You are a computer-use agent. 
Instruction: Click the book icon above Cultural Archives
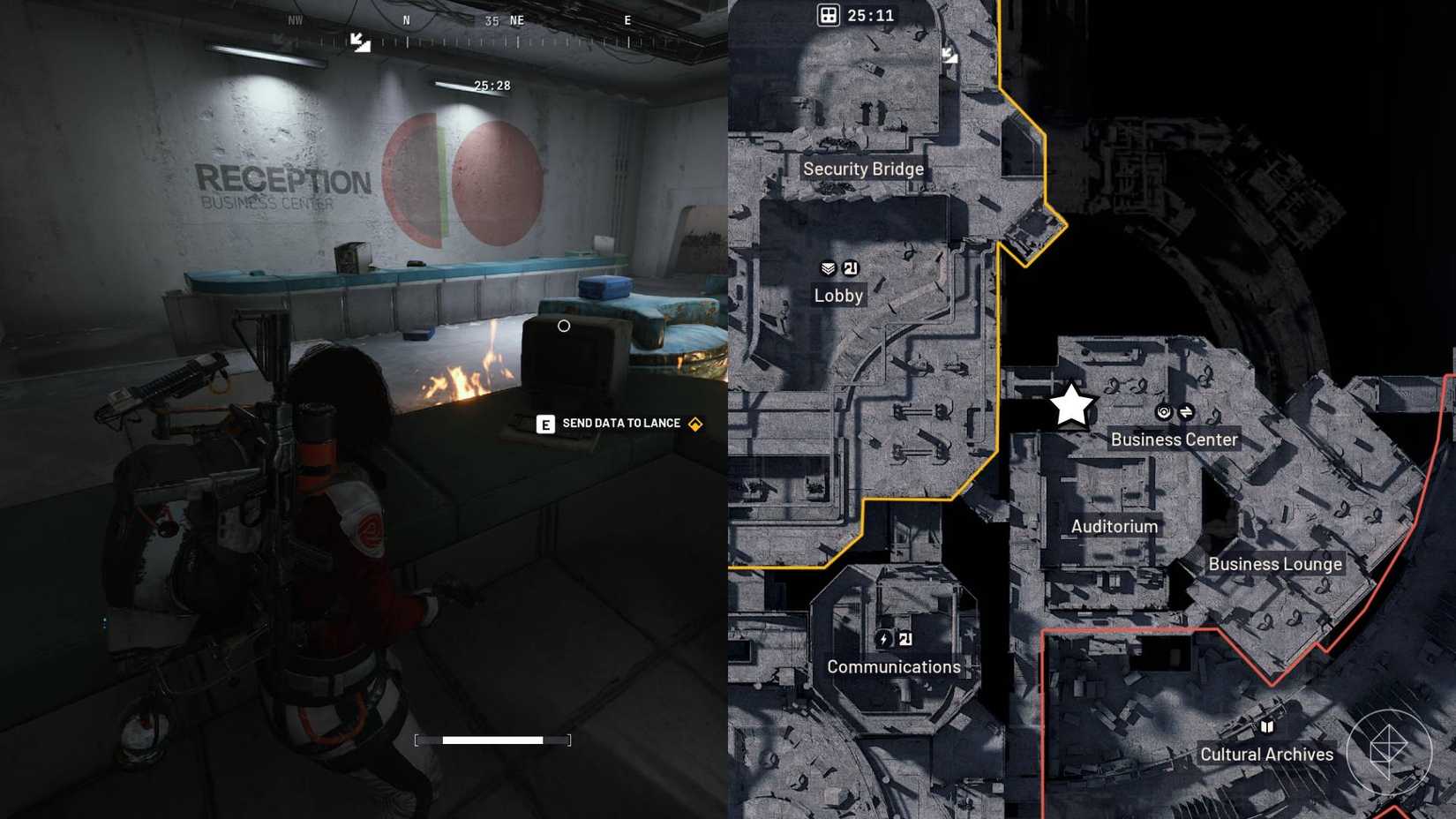pos(1268,727)
